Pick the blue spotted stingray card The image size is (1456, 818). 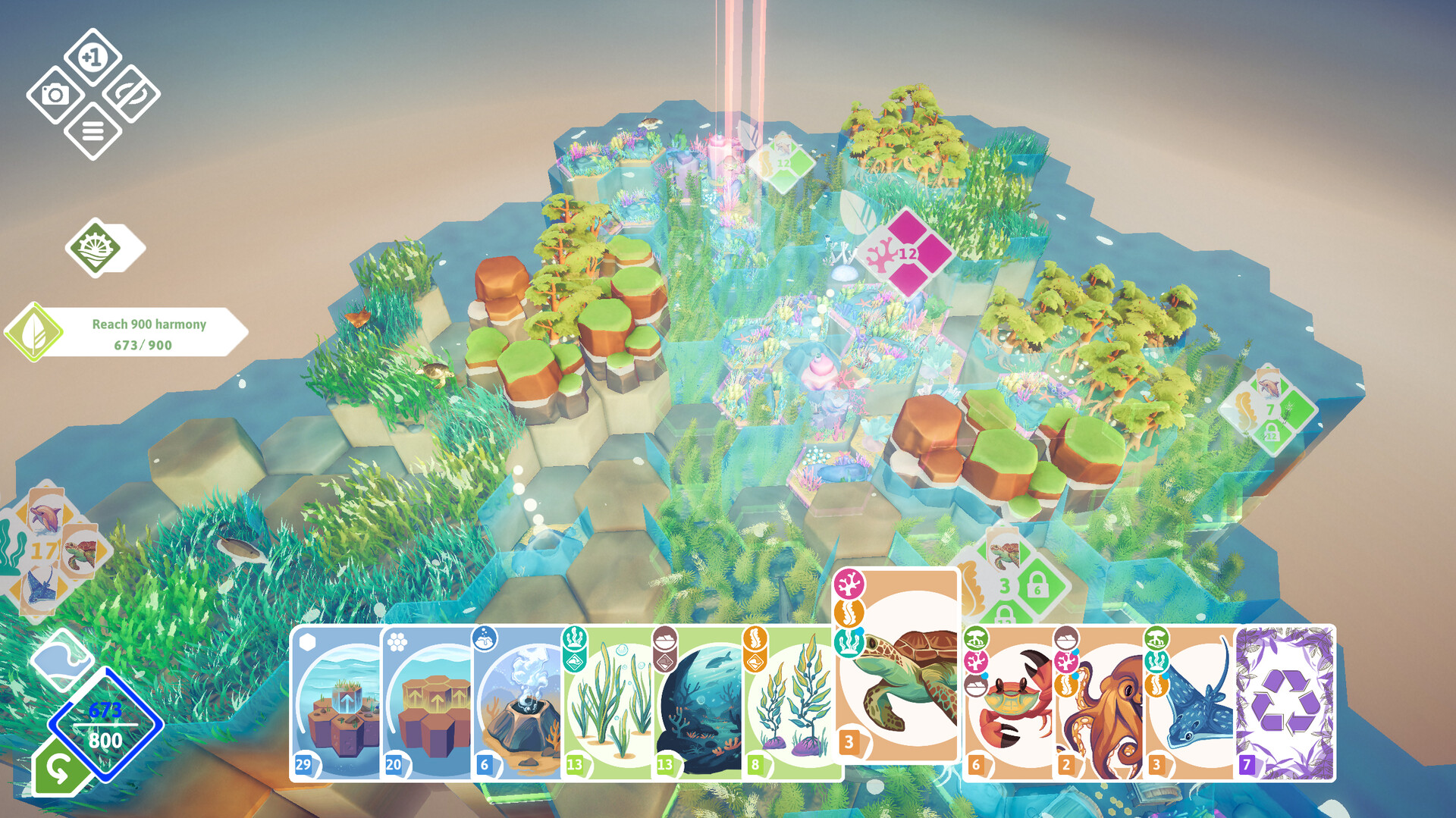coord(1191,705)
